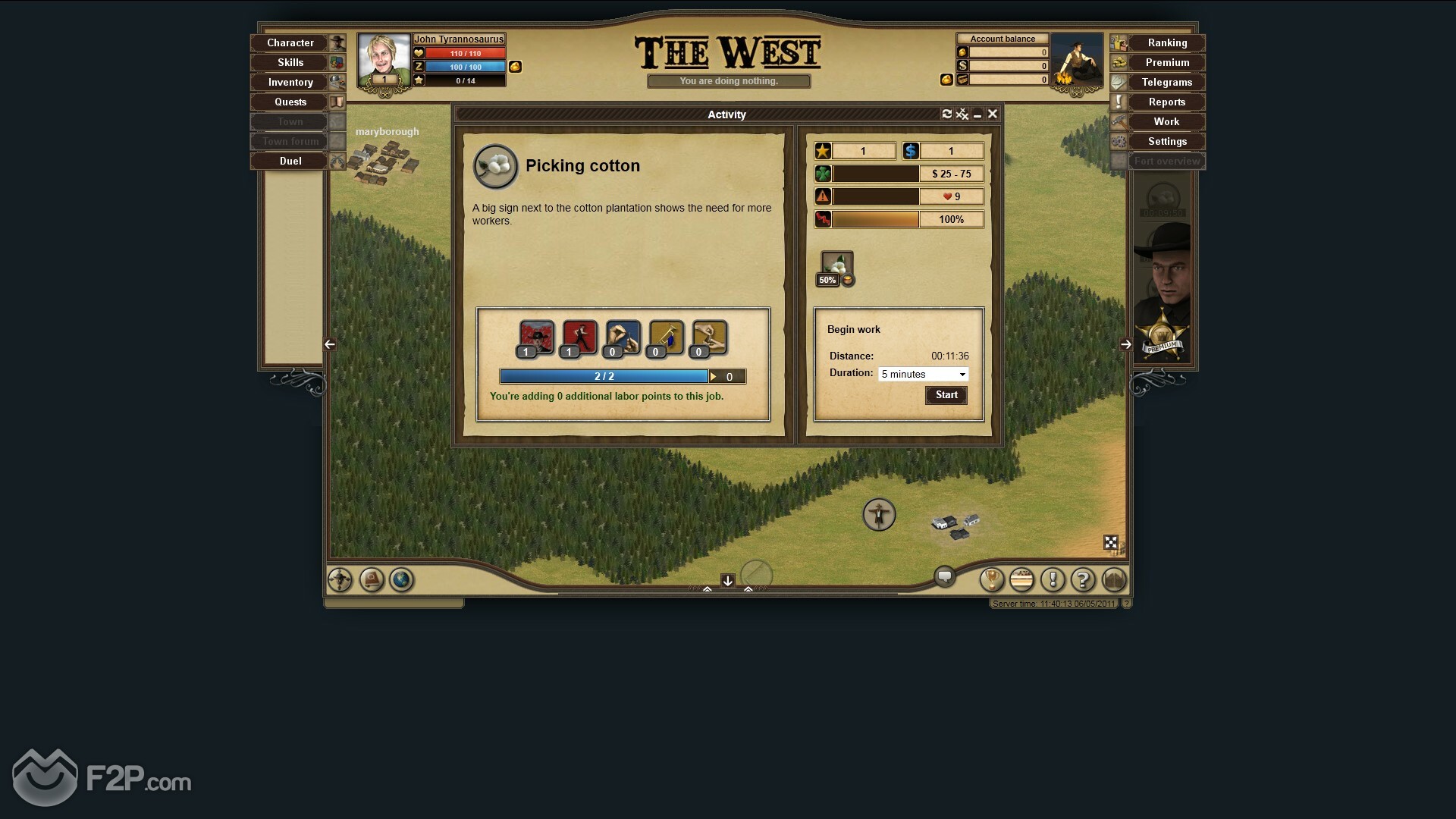Viewport: 1456px width, 819px height.
Task: Open the question mark help button
Action: pos(1083,580)
